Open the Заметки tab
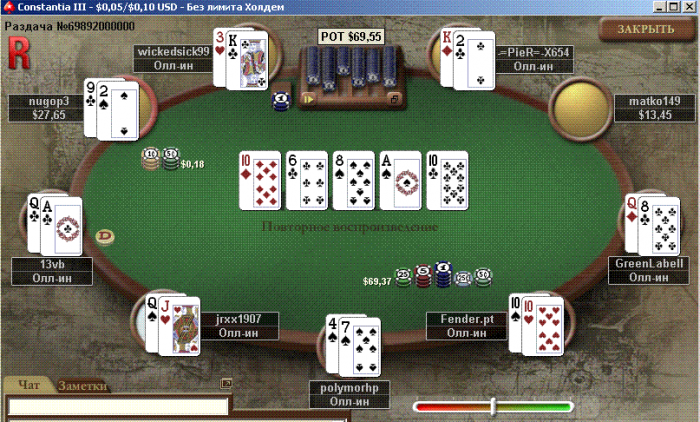This screenshot has width=700, height=422. [x=83, y=385]
